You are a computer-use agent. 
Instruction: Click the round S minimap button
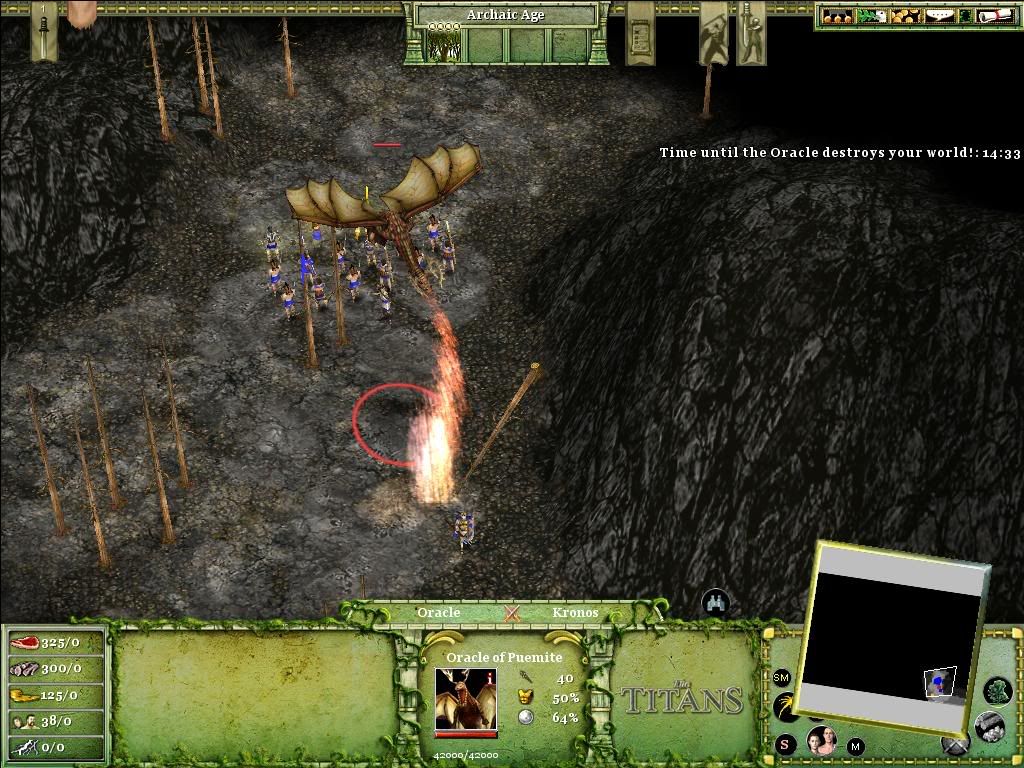784,744
